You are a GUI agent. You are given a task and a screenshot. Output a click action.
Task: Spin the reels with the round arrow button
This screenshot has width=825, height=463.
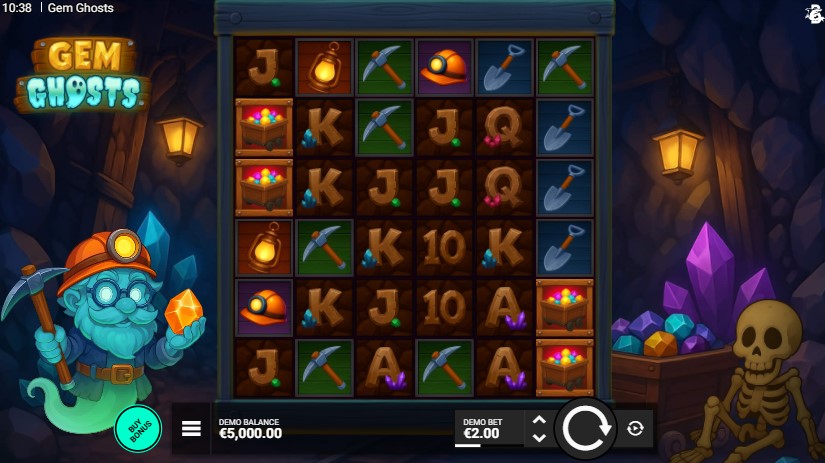coord(585,428)
